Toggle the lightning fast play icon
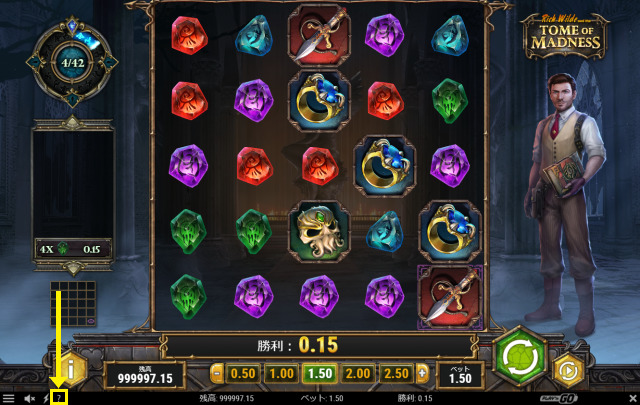The height and width of the screenshot is (405, 640). point(46,398)
